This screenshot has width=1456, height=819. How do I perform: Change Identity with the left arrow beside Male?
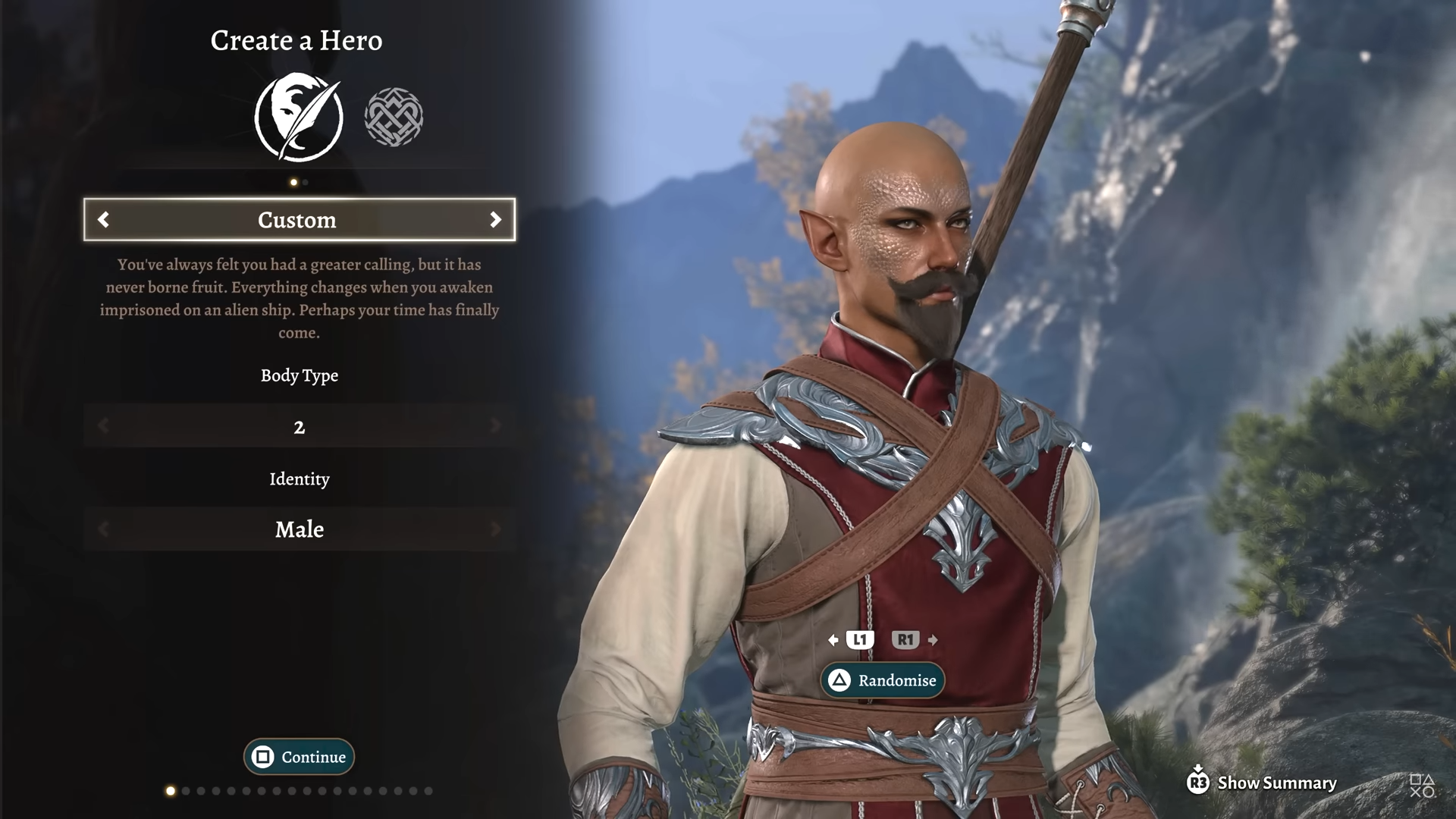(x=104, y=529)
